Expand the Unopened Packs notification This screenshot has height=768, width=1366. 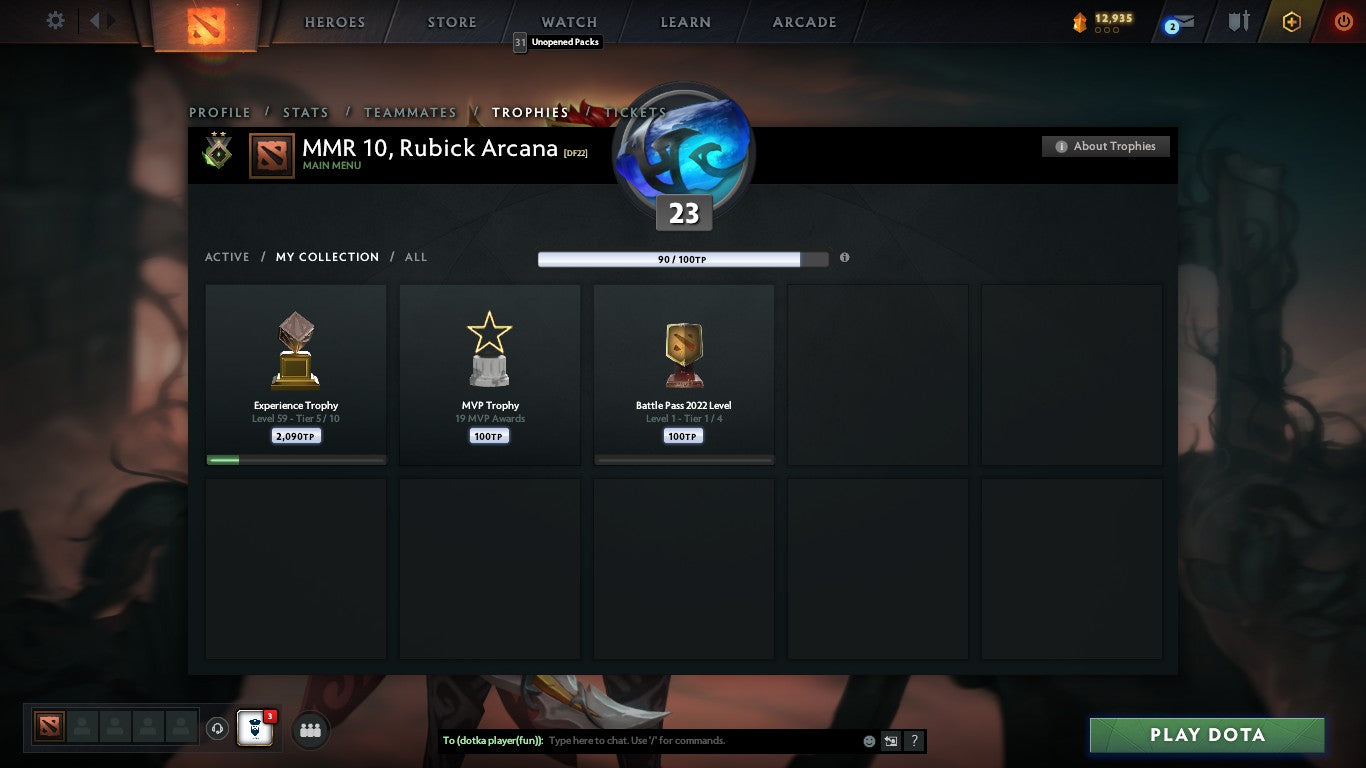(x=557, y=42)
